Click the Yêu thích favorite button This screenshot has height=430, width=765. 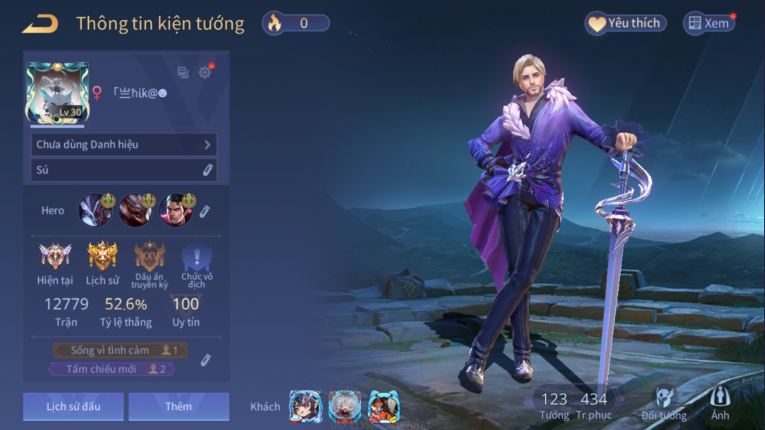(626, 23)
